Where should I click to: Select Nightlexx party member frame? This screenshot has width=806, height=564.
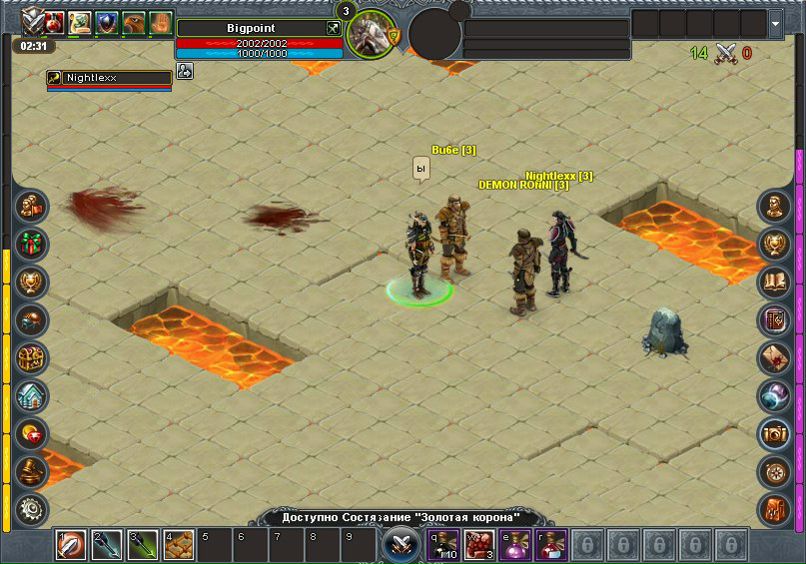(x=108, y=78)
